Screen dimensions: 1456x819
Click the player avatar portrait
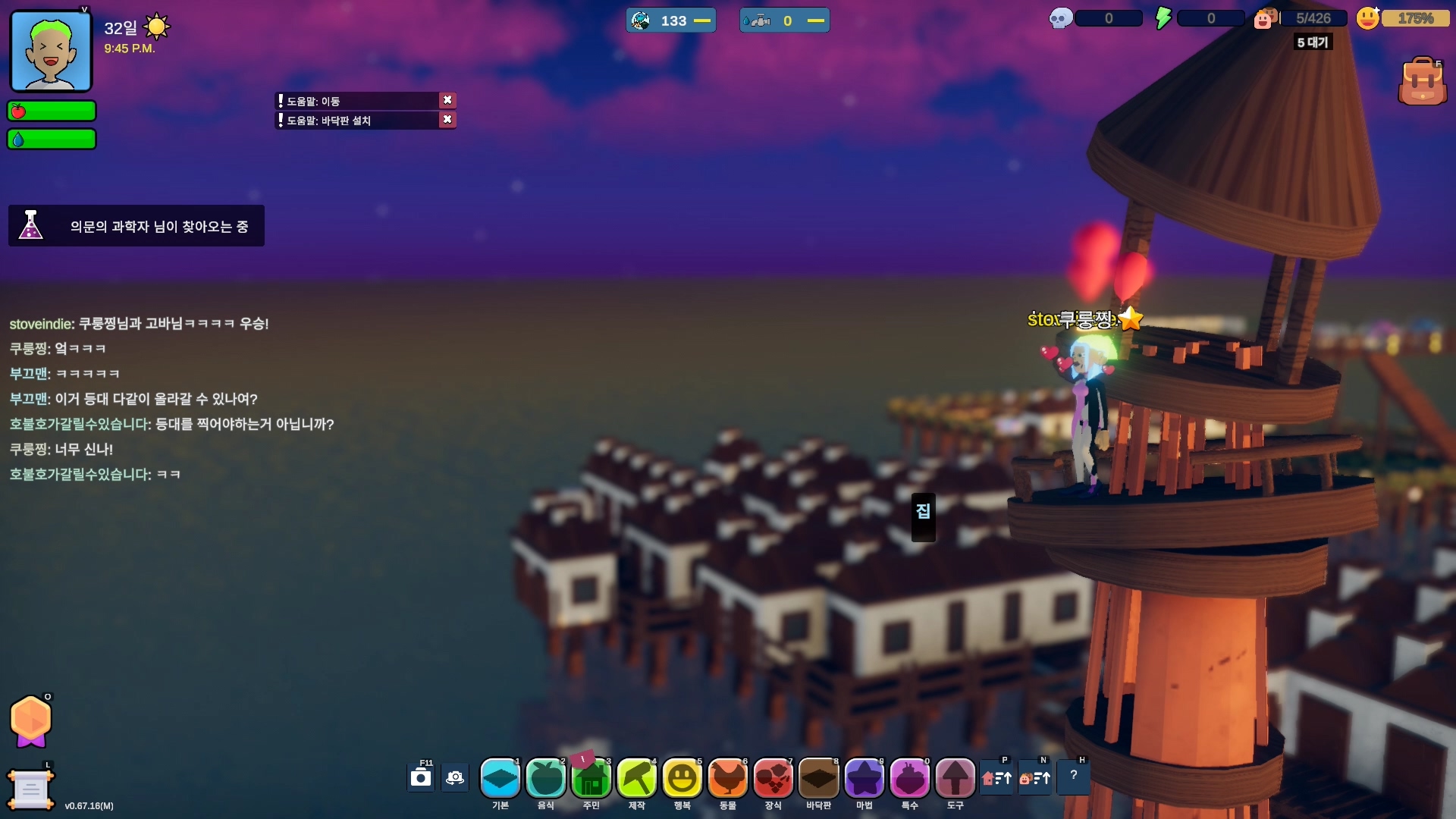(51, 52)
